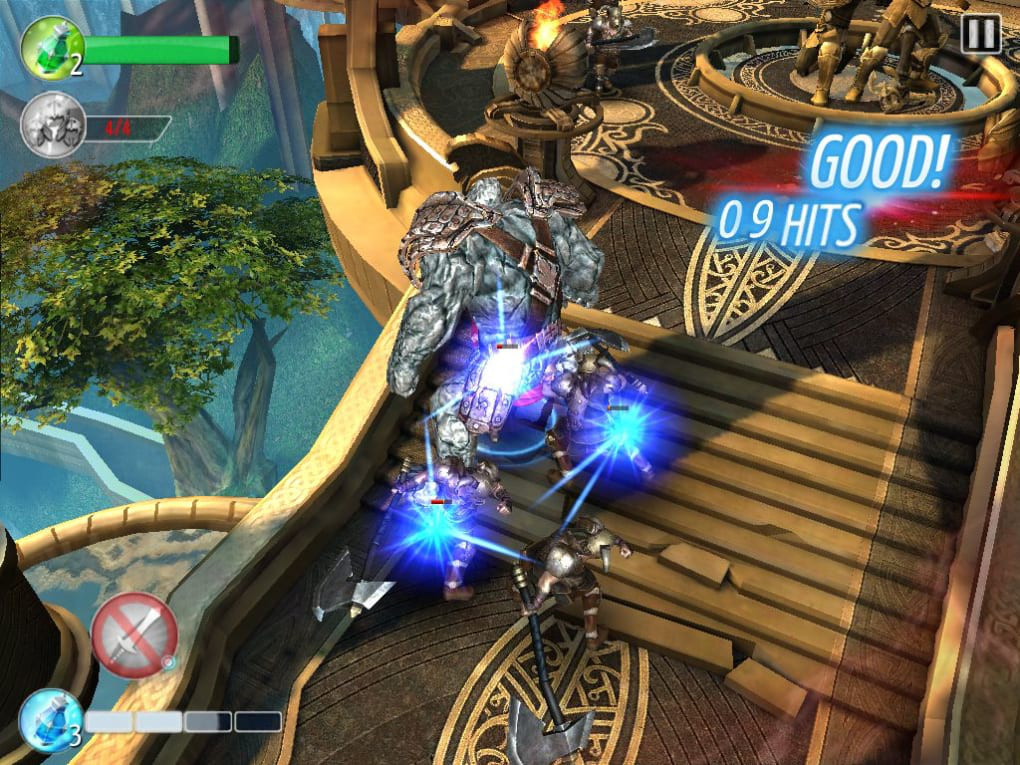Tap the silver allies summon icon

51,125
